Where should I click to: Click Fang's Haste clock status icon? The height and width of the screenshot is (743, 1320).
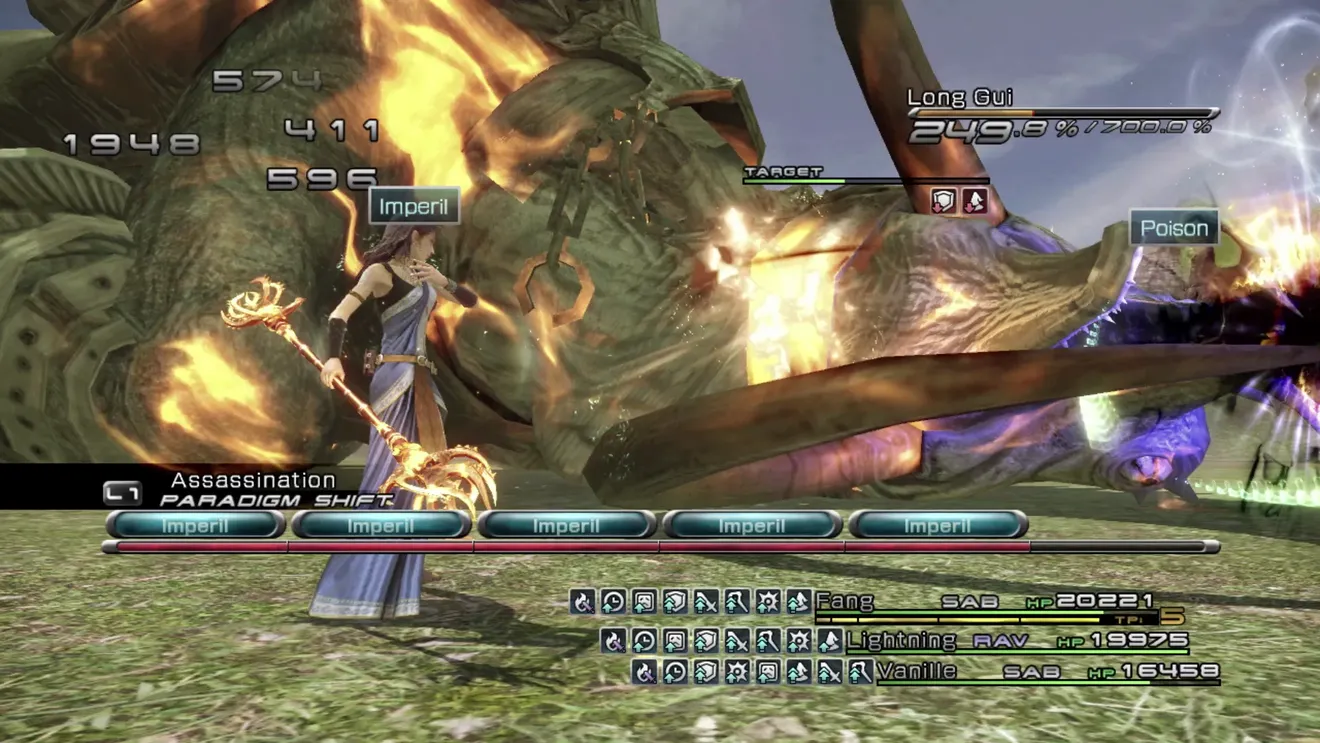(613, 601)
